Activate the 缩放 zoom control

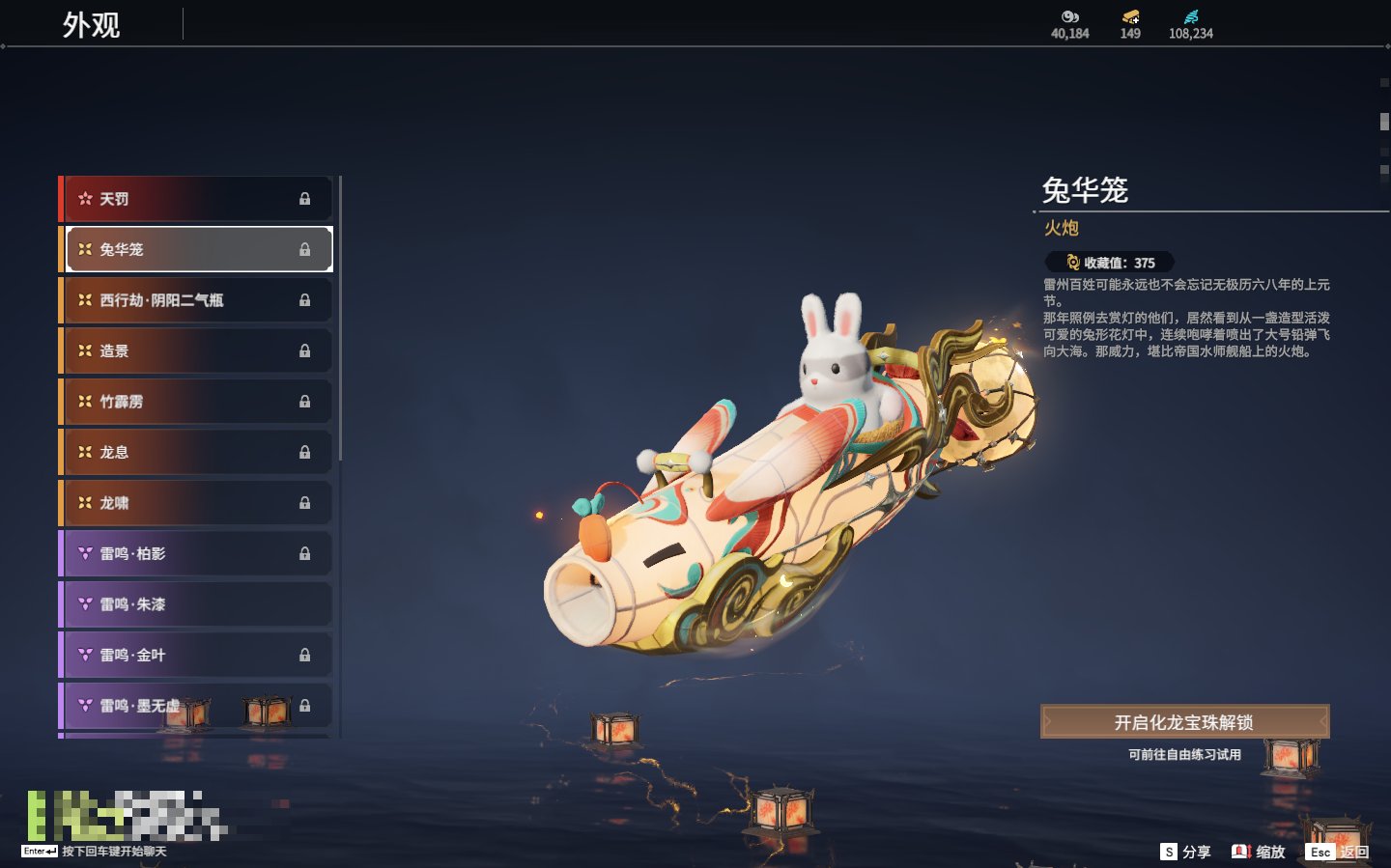[1259, 852]
